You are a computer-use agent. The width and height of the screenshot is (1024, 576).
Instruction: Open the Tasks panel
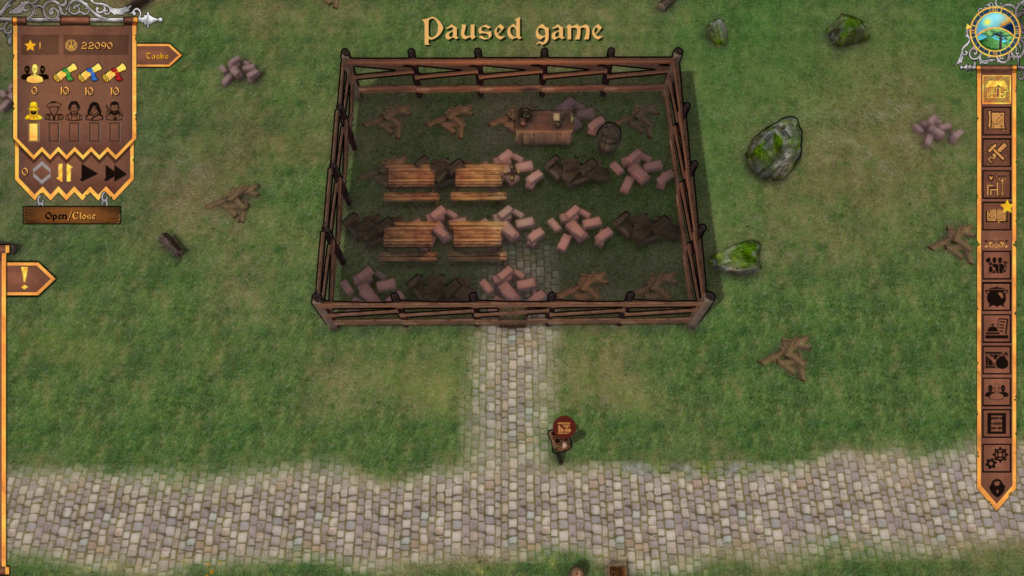[x=157, y=56]
